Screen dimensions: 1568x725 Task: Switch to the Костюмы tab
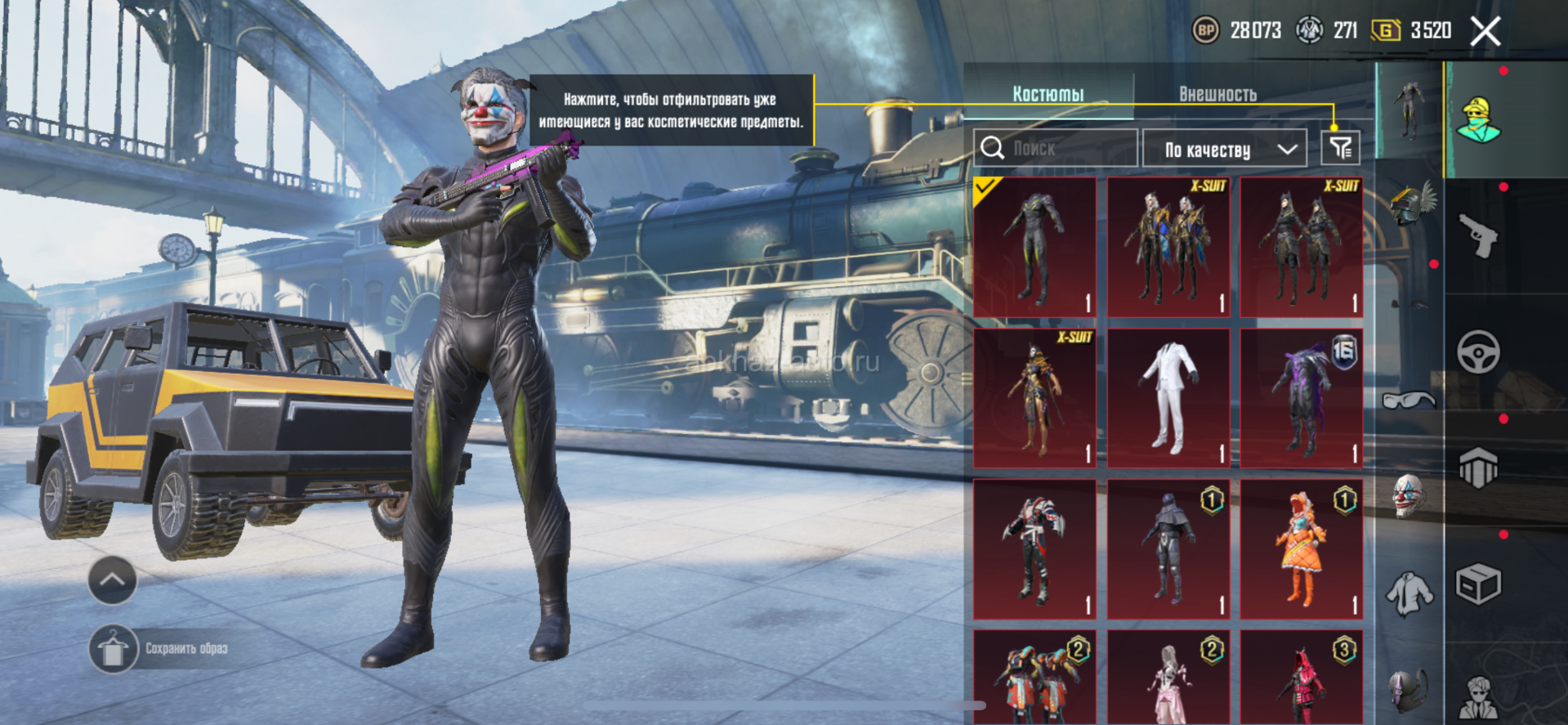pyautogui.click(x=1048, y=94)
